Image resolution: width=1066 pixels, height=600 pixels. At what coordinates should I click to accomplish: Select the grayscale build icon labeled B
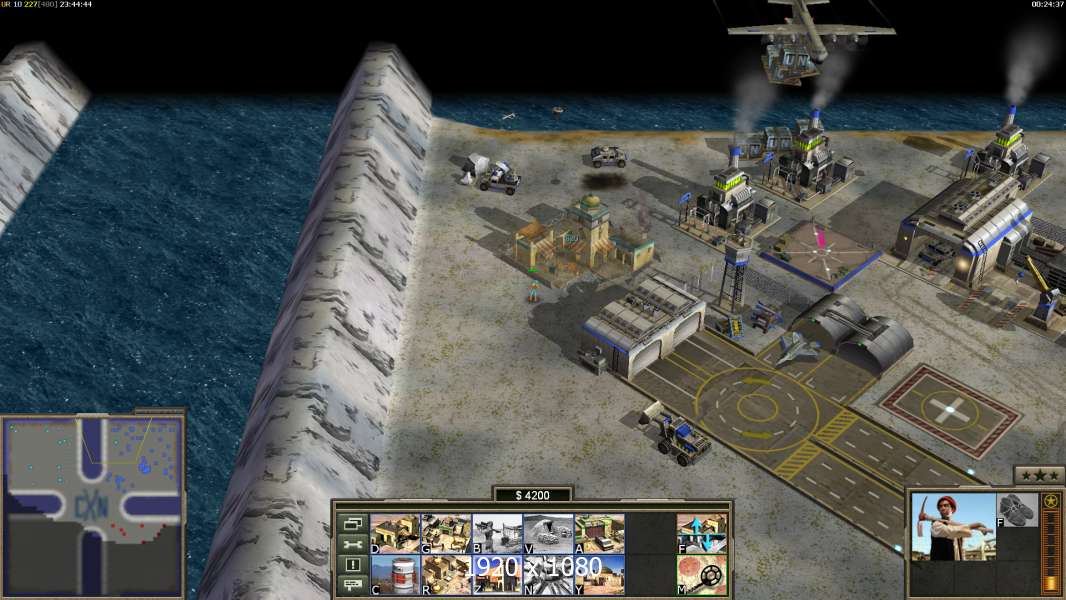497,533
